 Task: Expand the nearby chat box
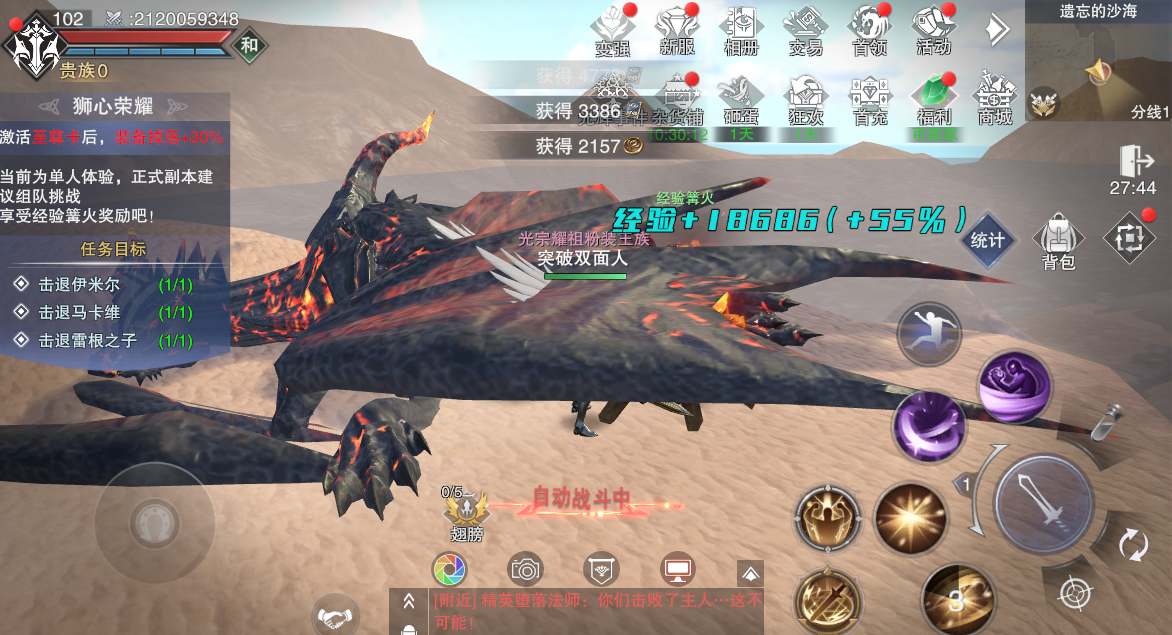click(x=408, y=601)
